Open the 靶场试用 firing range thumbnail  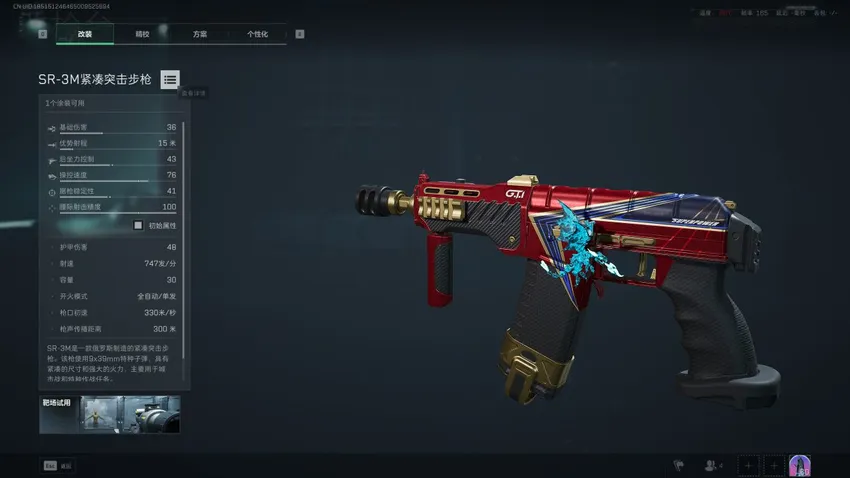click(x=110, y=414)
